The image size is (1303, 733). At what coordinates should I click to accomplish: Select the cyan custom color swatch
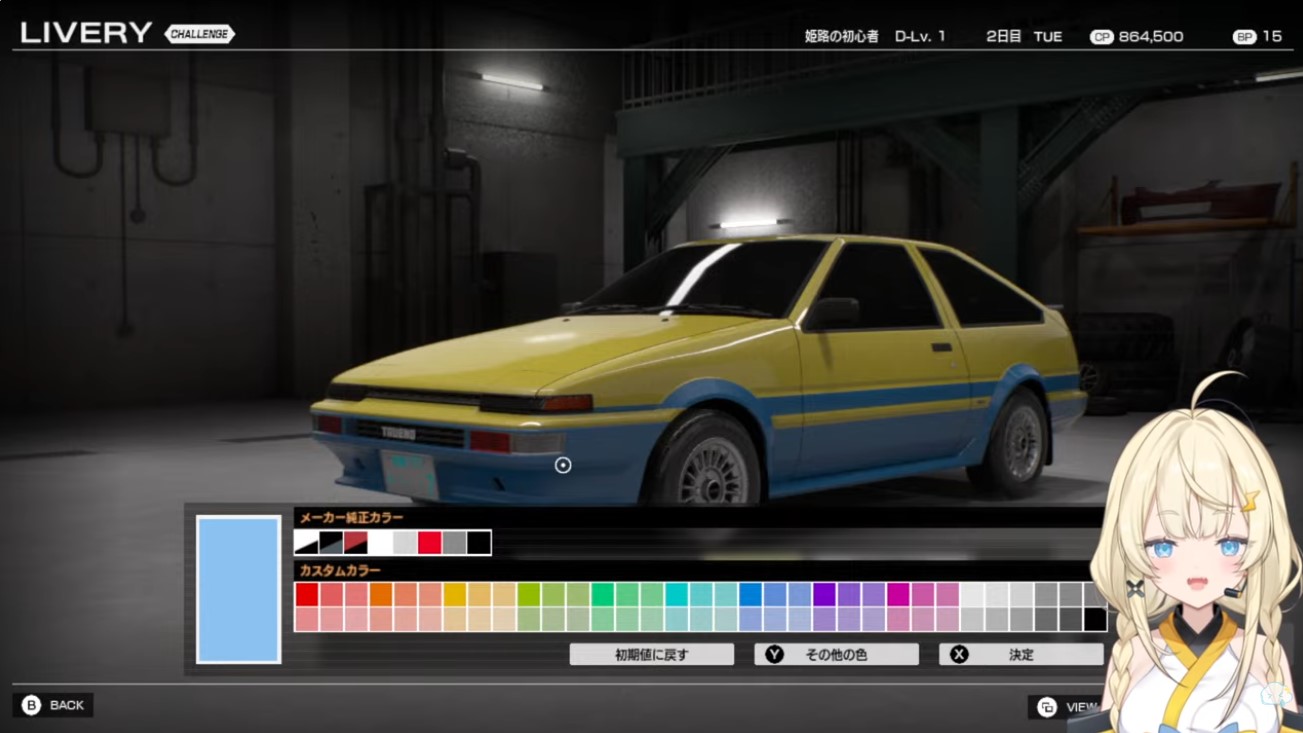(677, 595)
